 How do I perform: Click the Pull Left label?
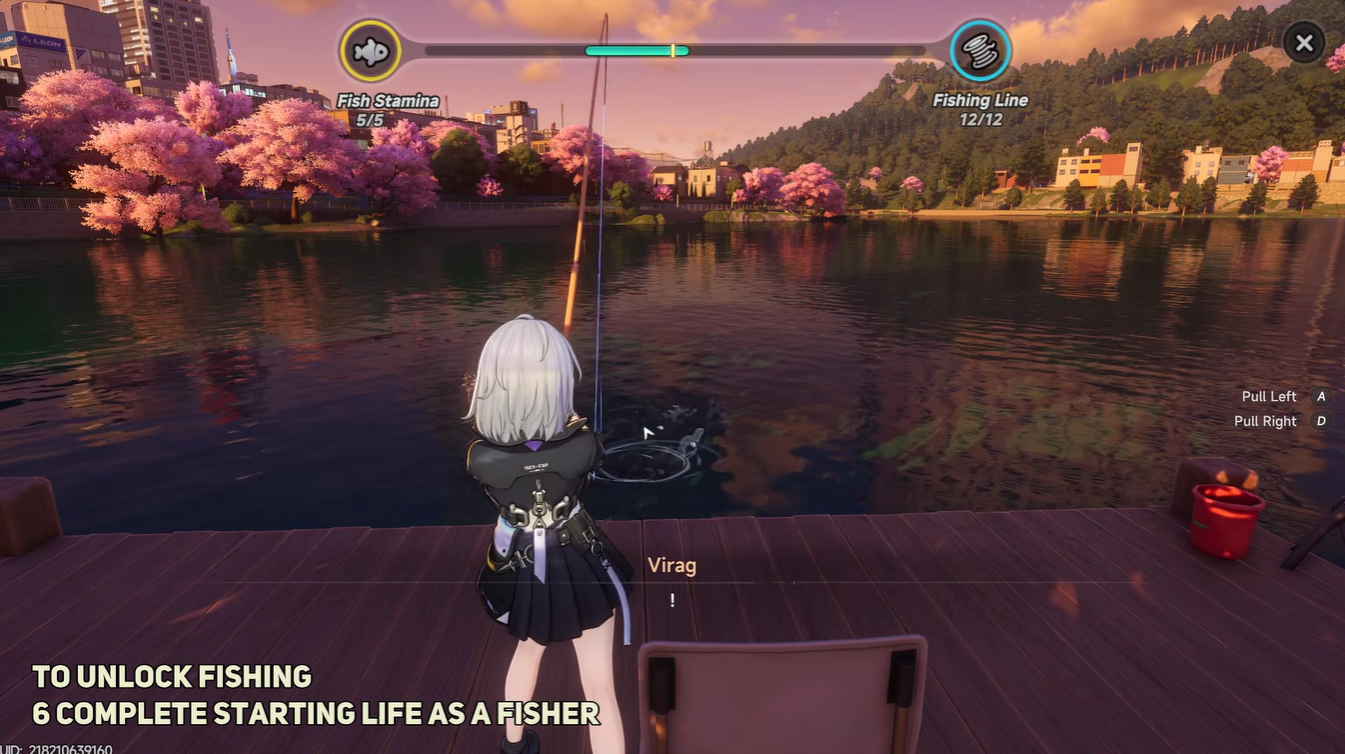1268,395
